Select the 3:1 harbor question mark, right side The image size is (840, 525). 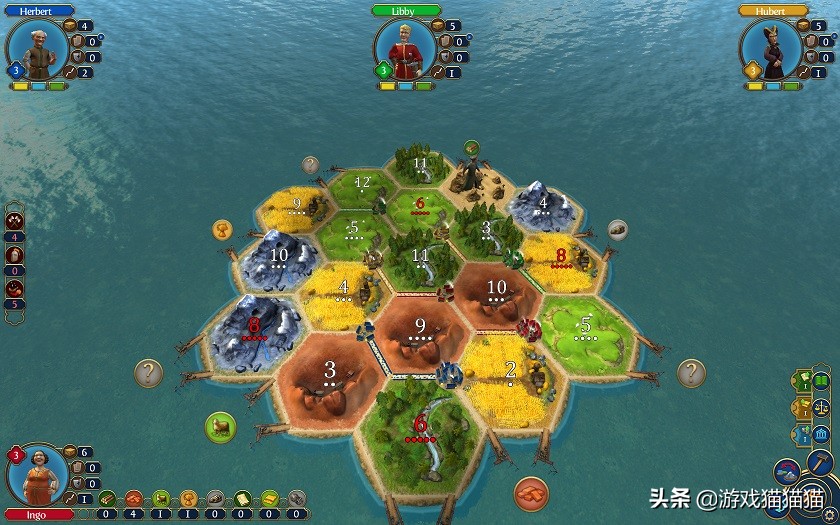pos(691,373)
